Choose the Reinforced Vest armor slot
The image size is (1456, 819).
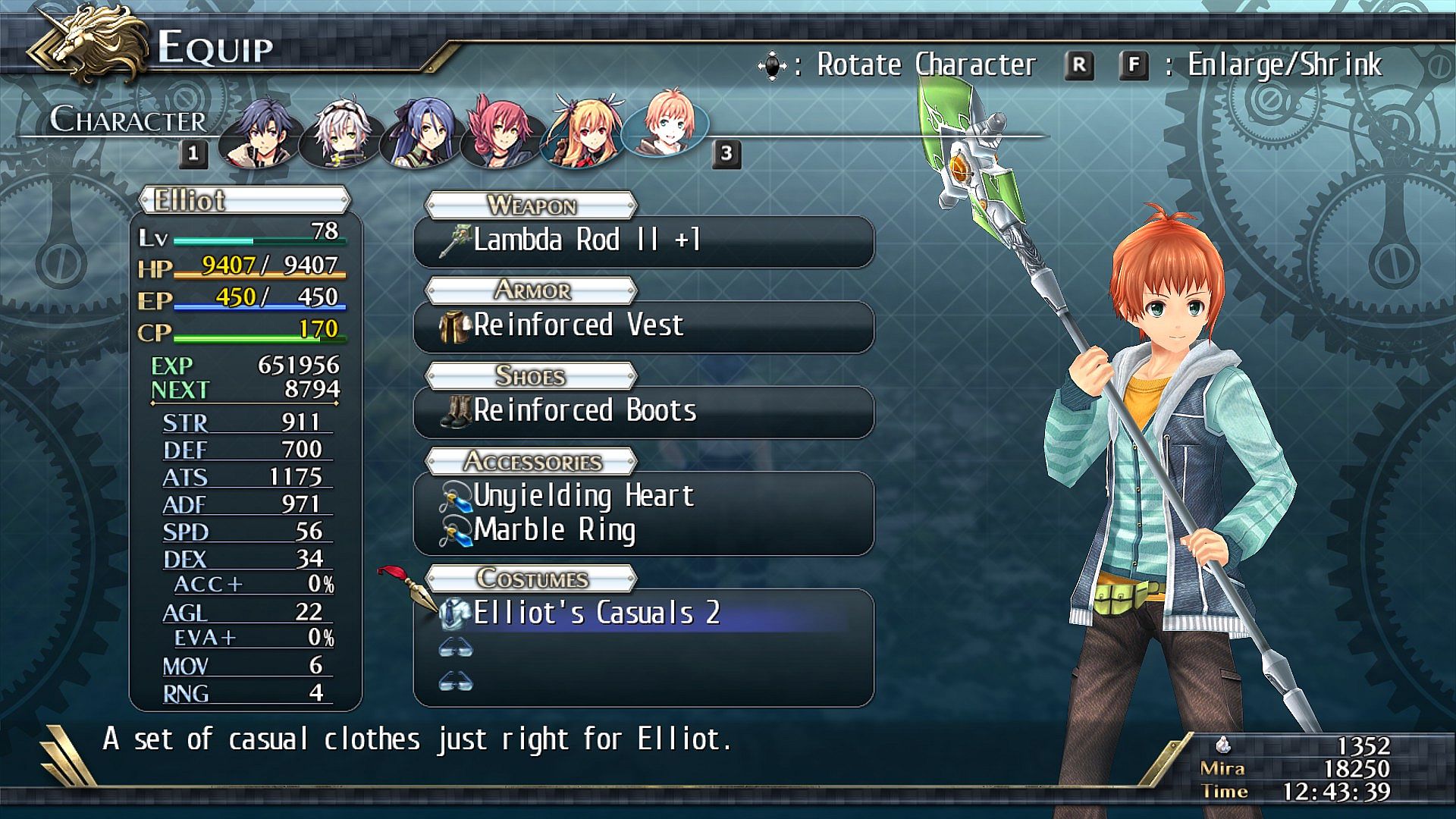point(643,326)
